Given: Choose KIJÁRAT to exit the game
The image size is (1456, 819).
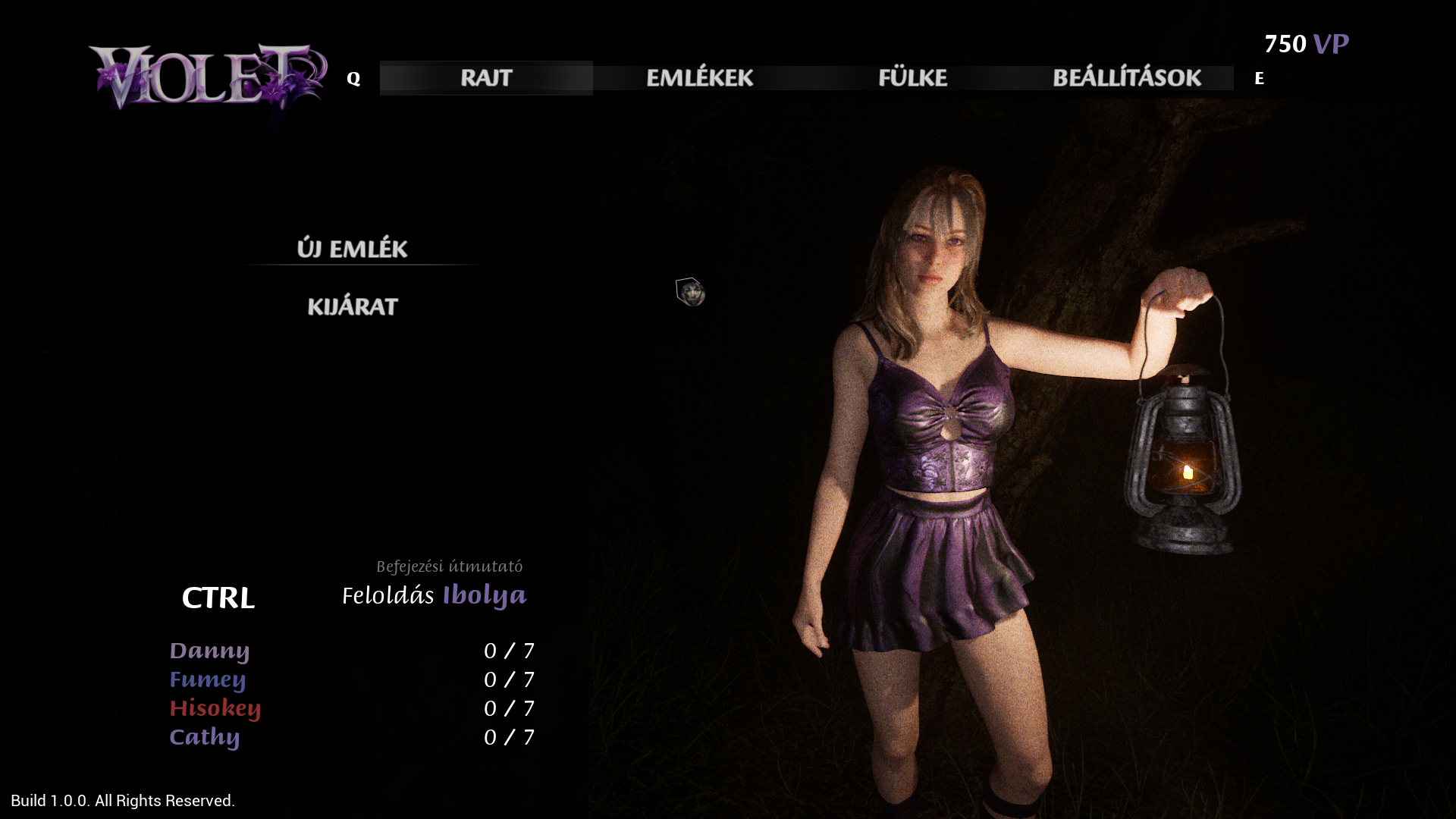Looking at the screenshot, I should (x=353, y=307).
